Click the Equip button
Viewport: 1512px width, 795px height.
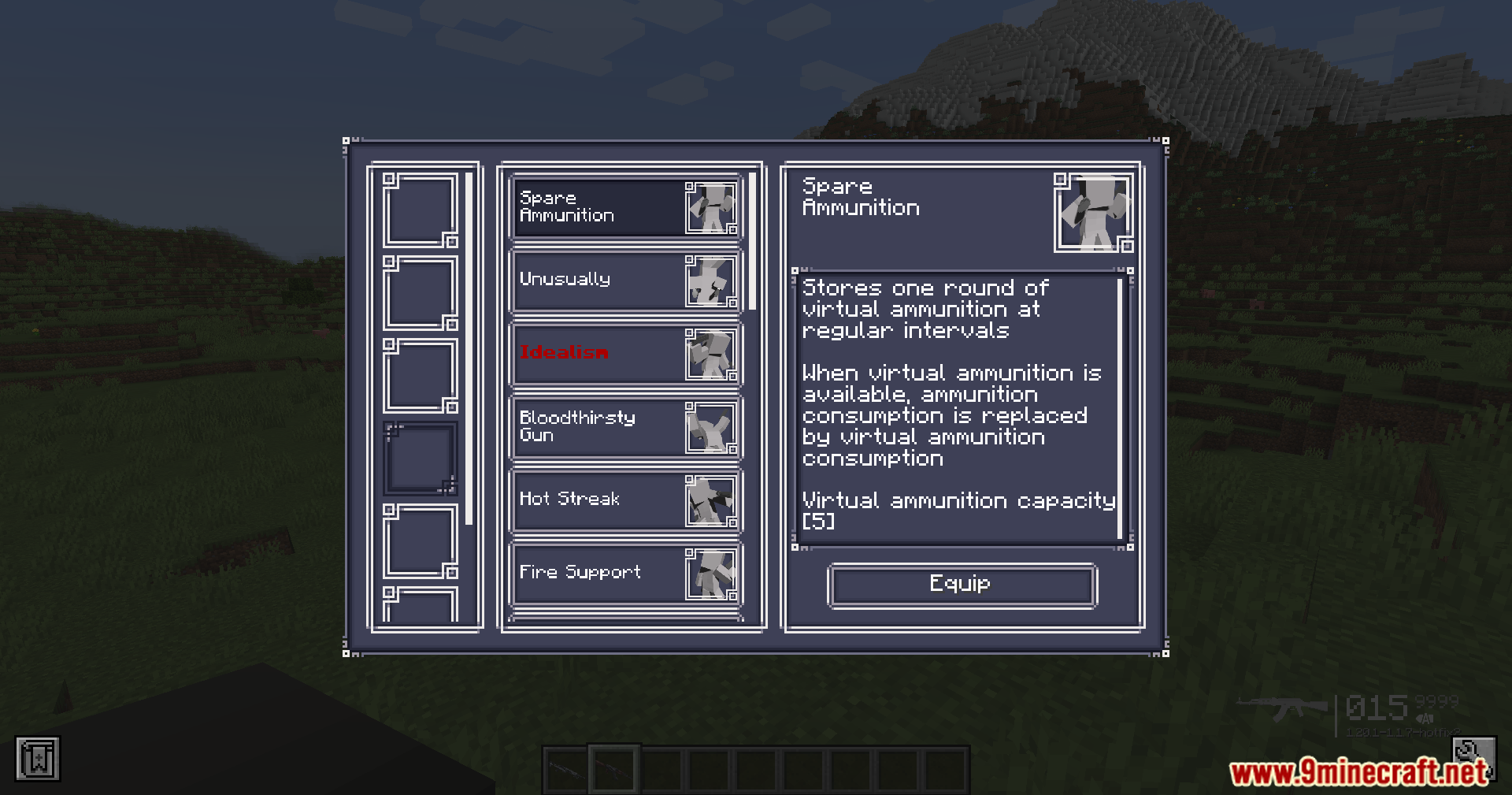point(962,585)
